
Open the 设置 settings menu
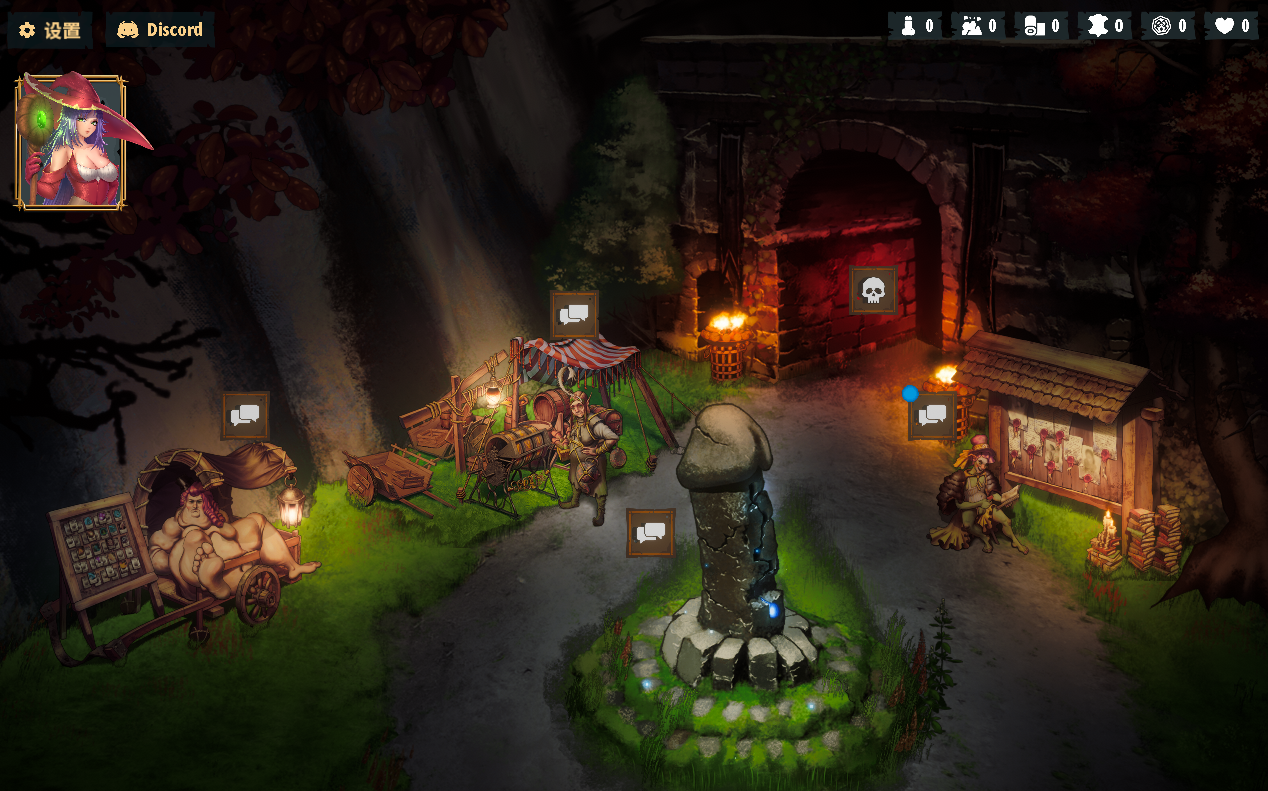[x=50, y=30]
